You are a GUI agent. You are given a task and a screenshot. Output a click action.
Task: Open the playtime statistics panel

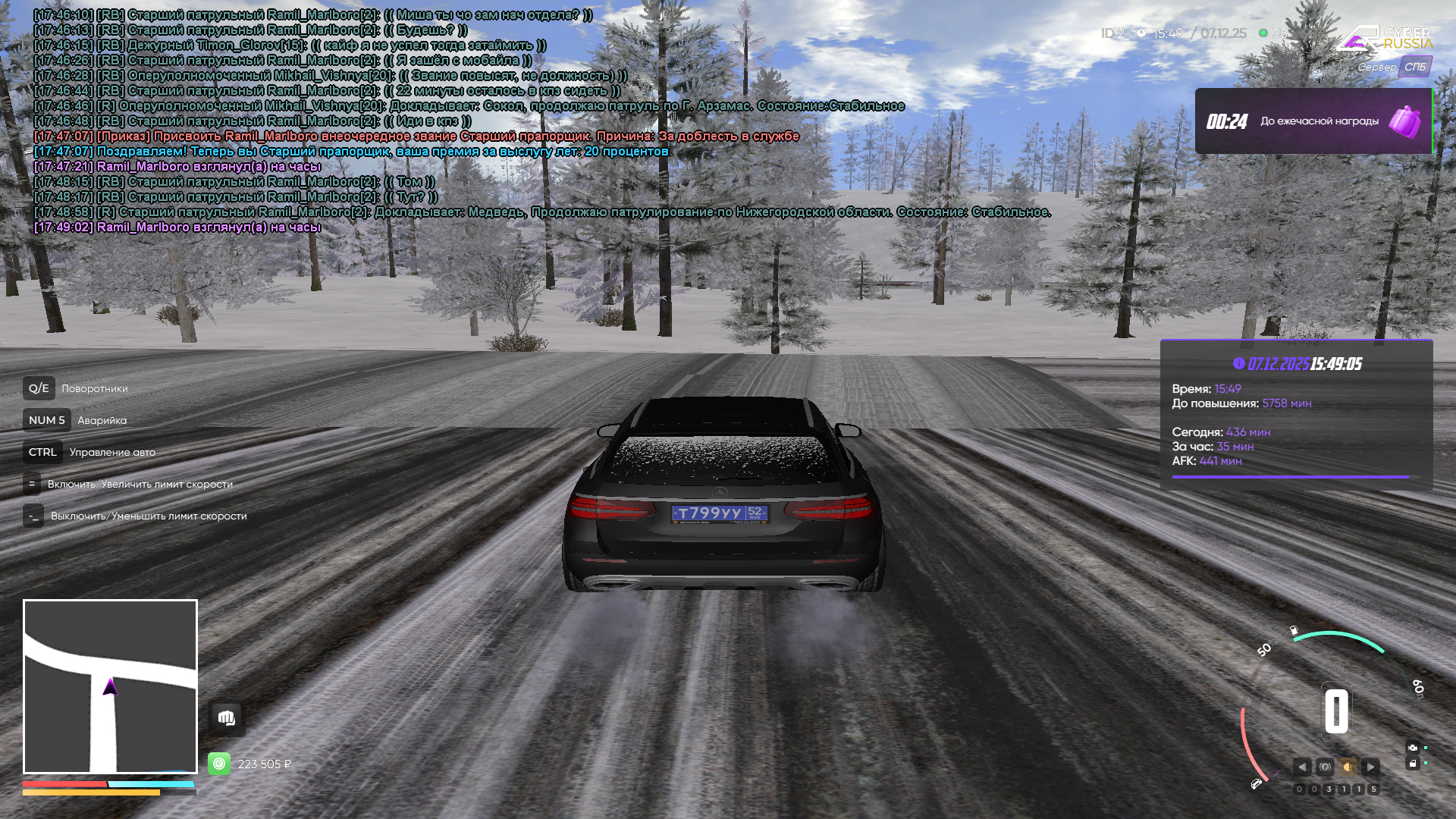tap(1296, 414)
